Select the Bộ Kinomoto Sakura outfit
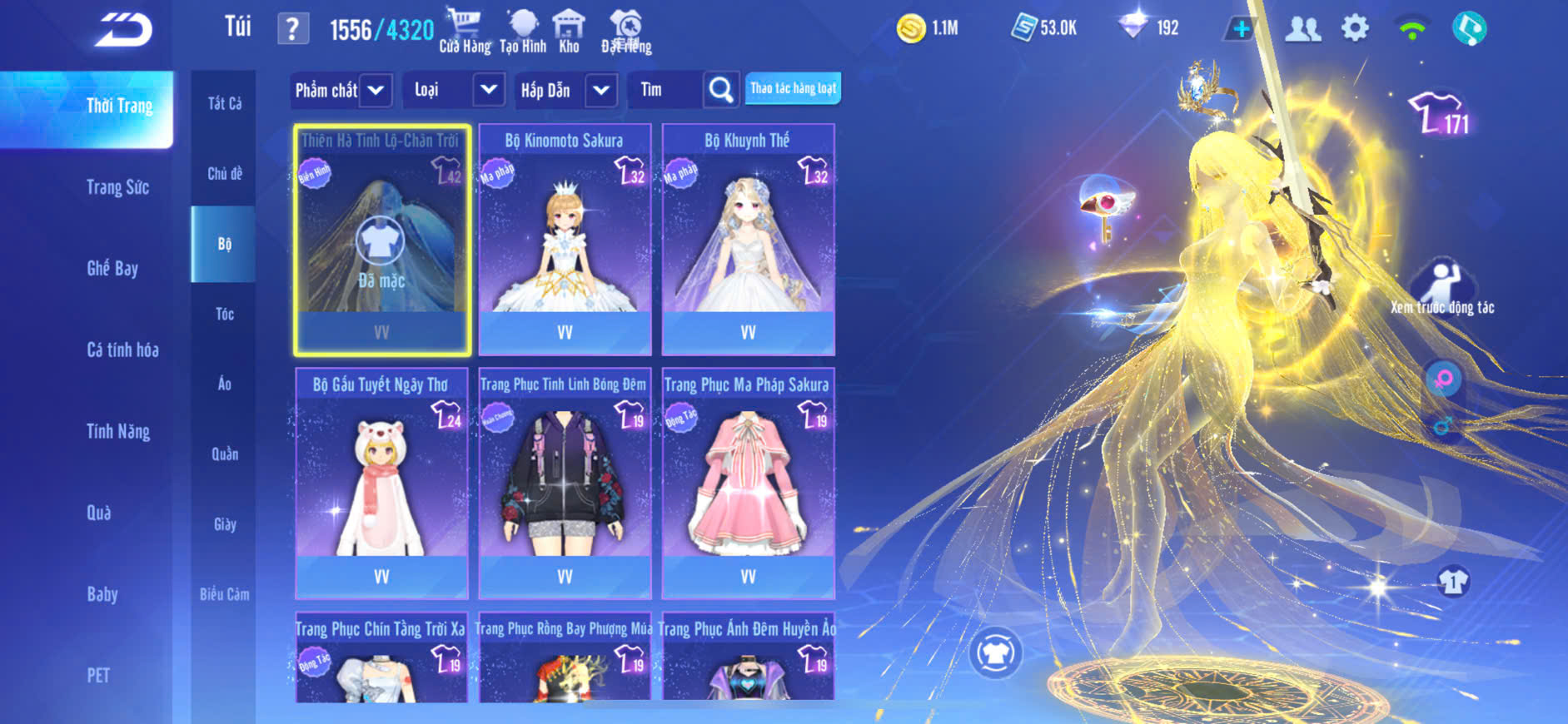Viewport: 1568px width, 724px height. (565, 240)
